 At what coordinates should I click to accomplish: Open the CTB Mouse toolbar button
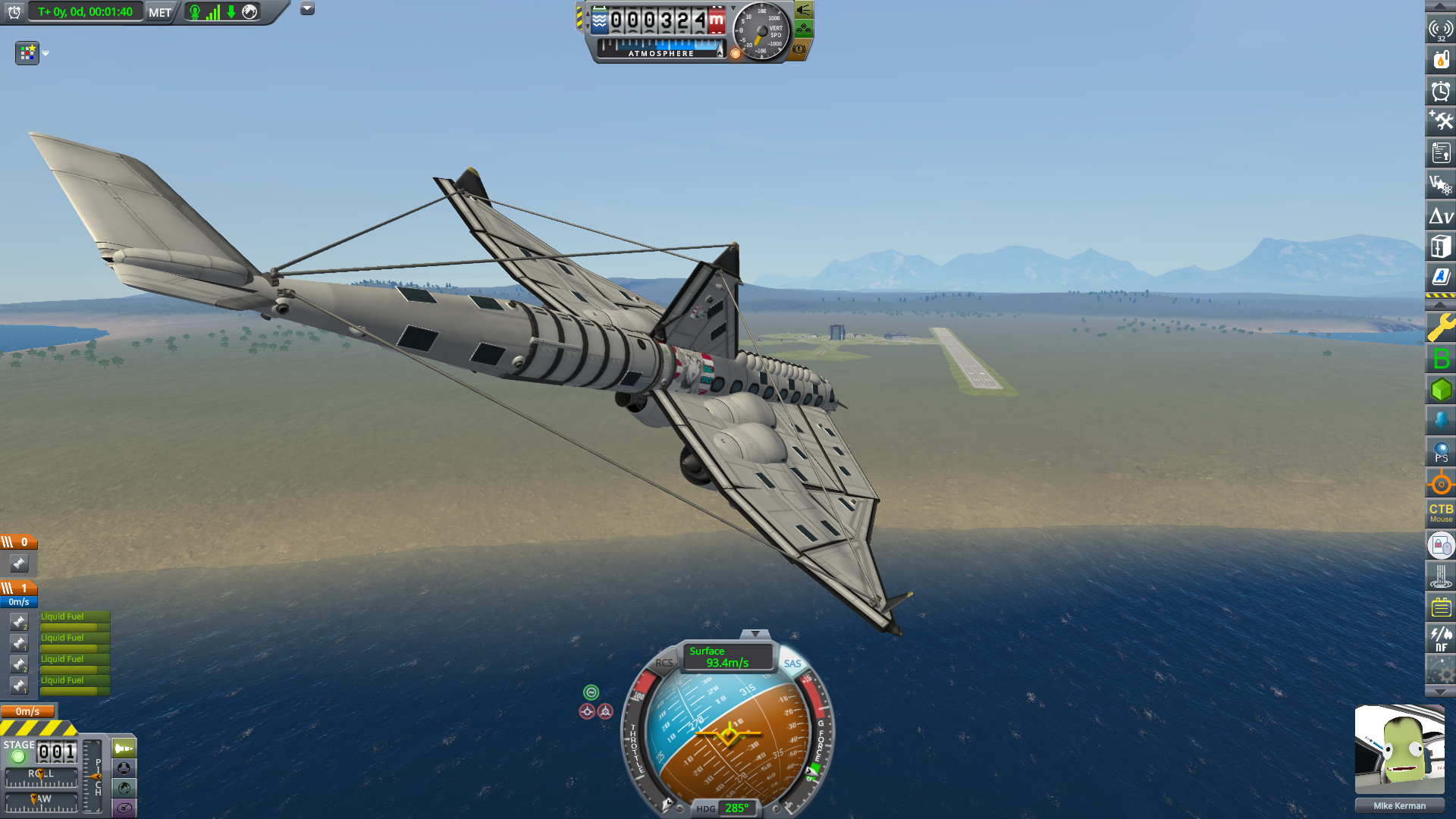(x=1441, y=513)
